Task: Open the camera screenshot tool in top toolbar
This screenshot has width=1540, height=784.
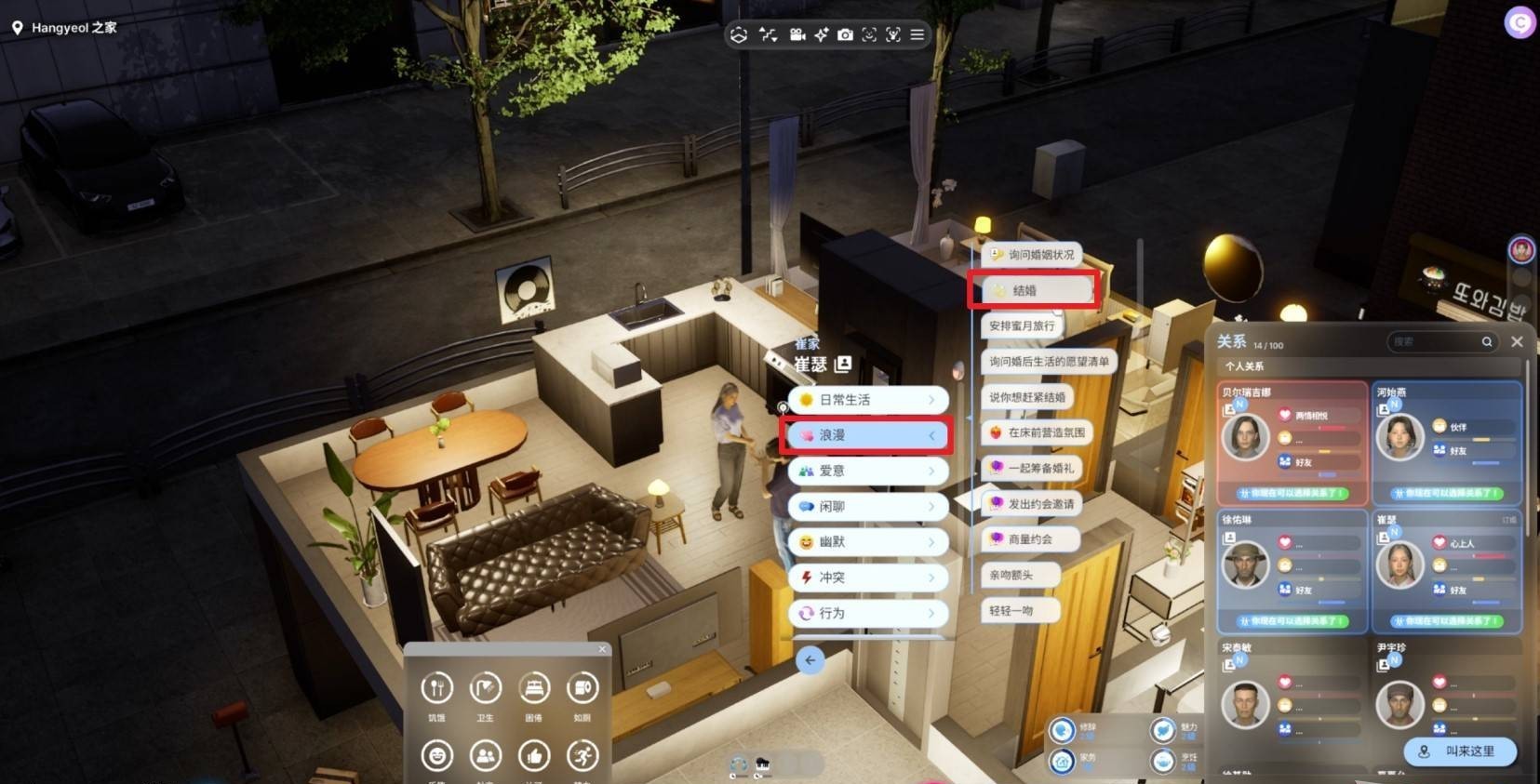Action: 845,35
